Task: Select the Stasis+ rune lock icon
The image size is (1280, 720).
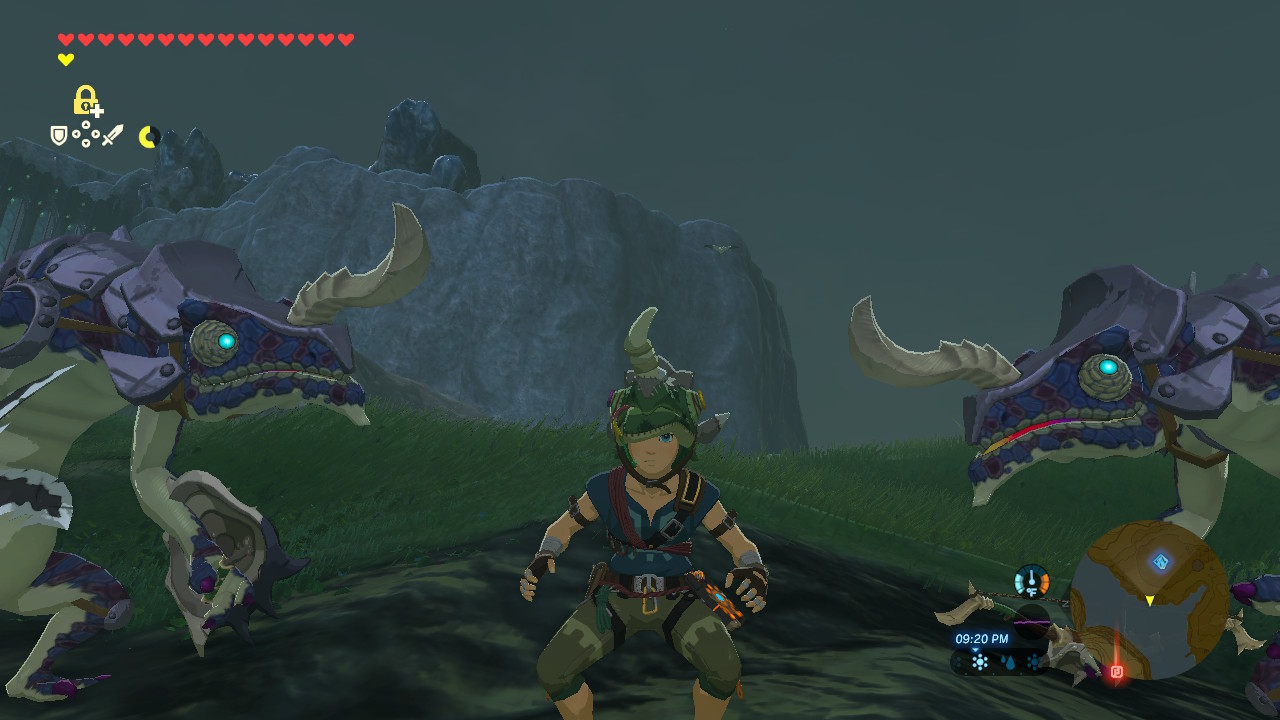Action: 87,100
